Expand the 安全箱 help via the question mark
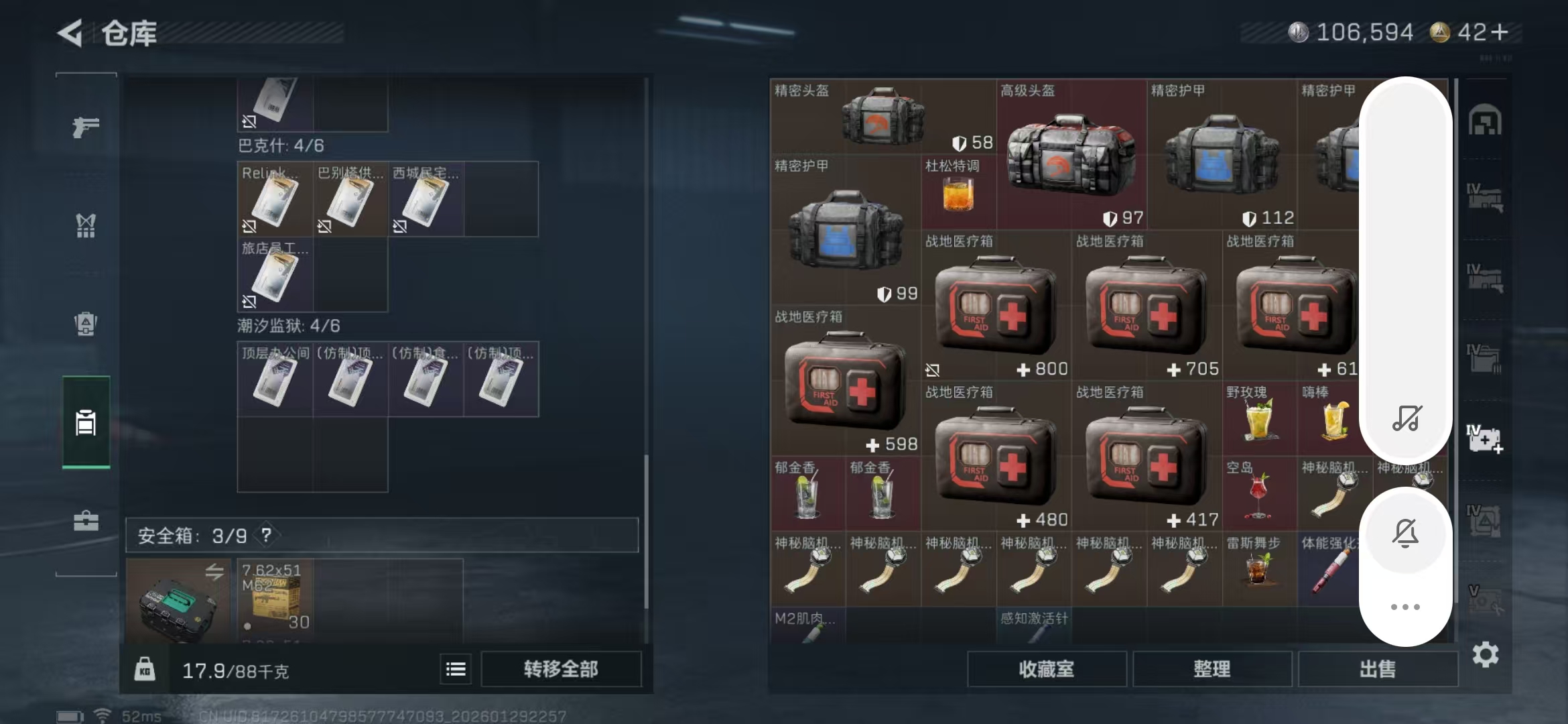This screenshot has height=724, width=1568. point(266,536)
